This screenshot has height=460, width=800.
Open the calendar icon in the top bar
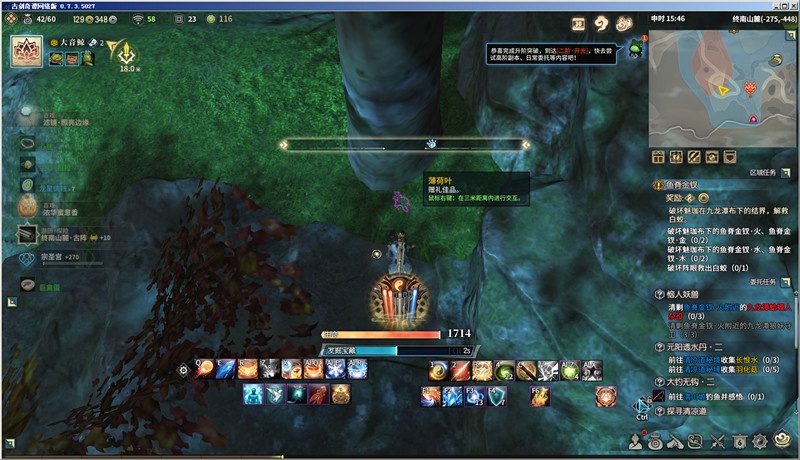point(578,23)
